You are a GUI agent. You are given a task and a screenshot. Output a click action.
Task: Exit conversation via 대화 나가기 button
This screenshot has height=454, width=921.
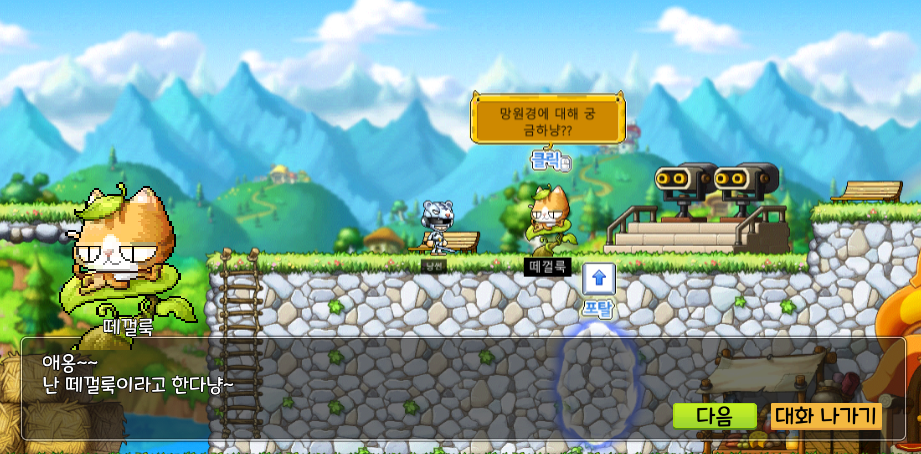(x=826, y=416)
